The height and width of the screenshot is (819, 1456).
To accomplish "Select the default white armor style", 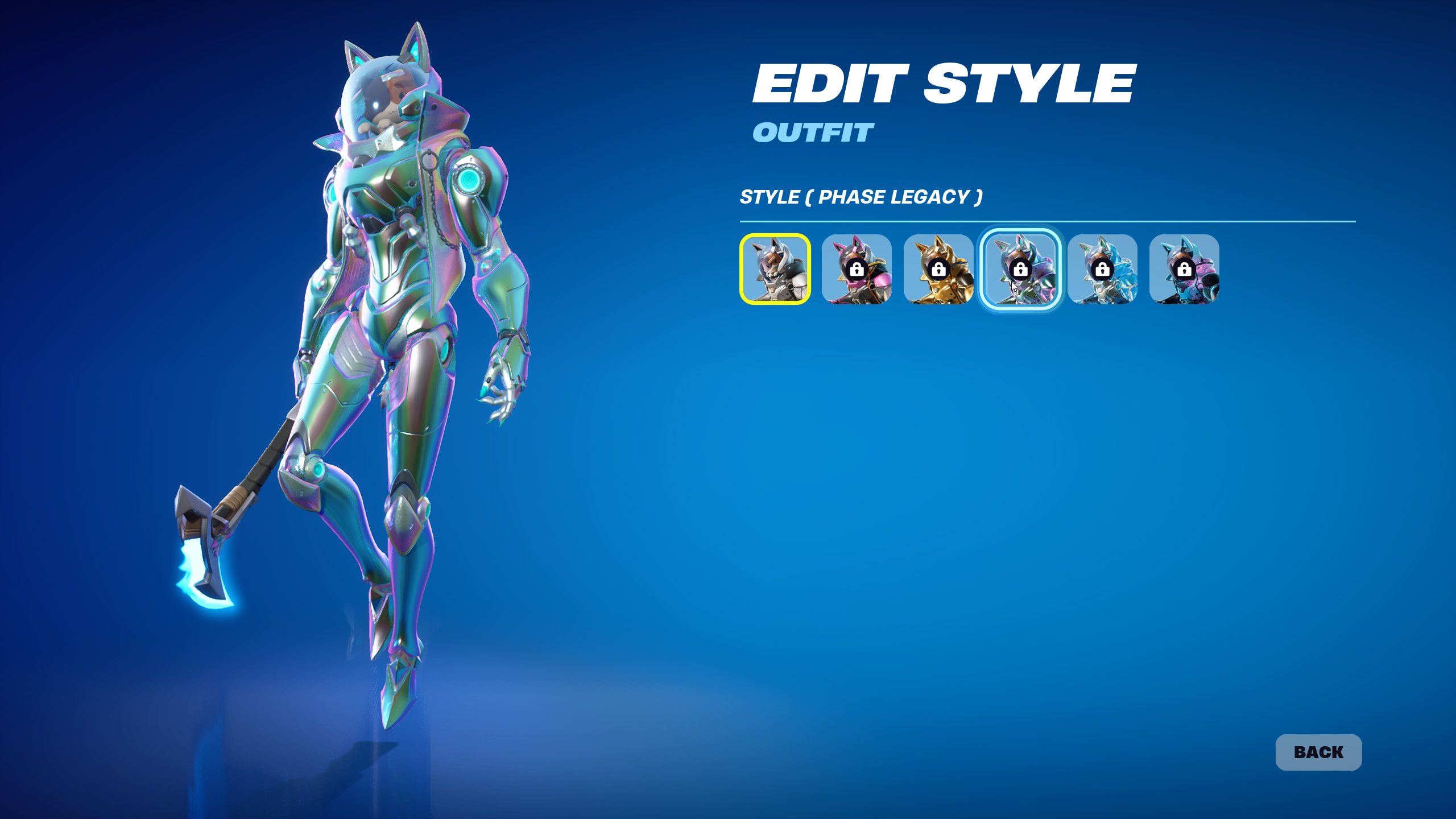I will pyautogui.click(x=775, y=269).
